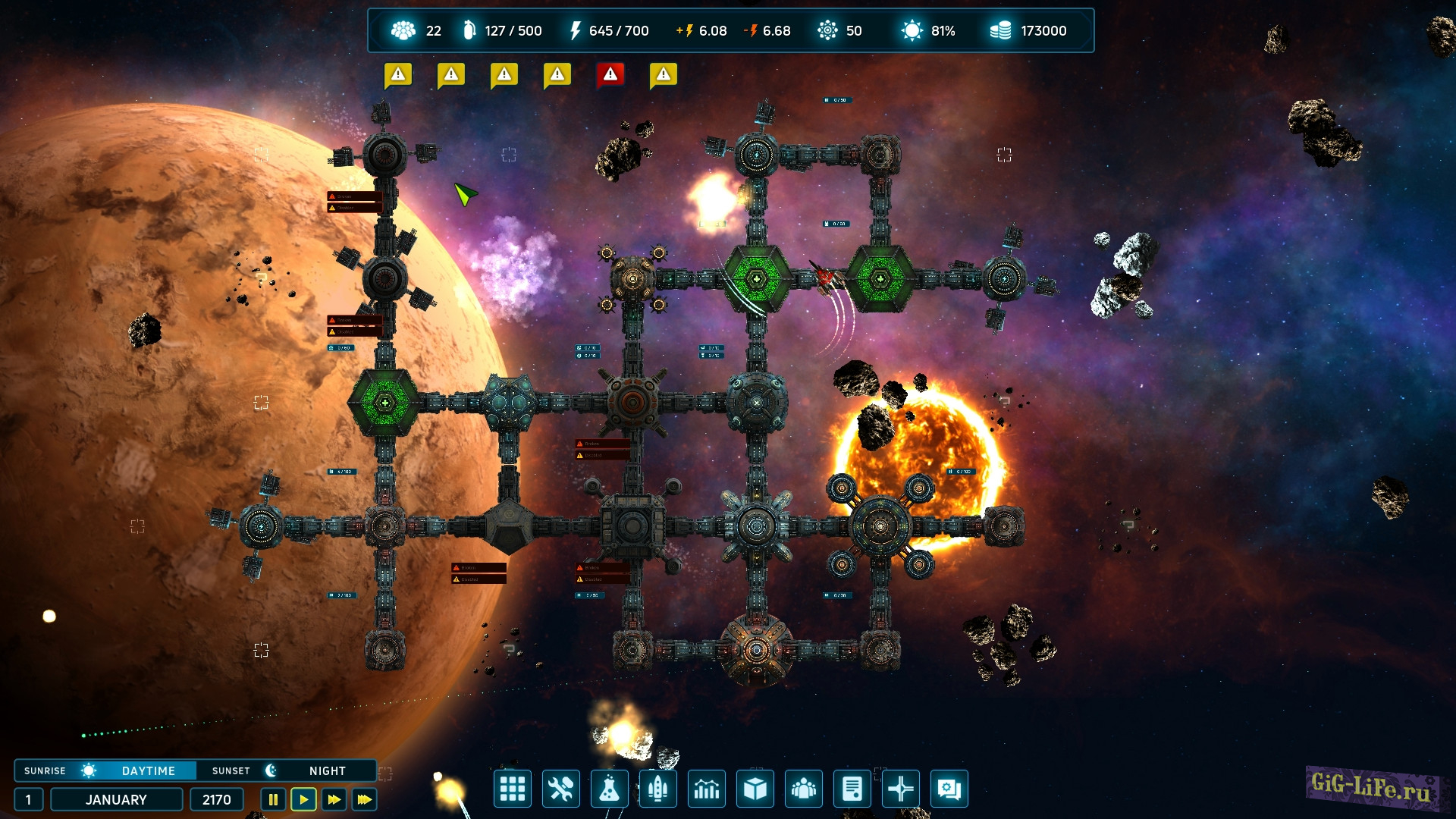Click the red critical alert icon
This screenshot has width=1456, height=819.
click(x=610, y=74)
